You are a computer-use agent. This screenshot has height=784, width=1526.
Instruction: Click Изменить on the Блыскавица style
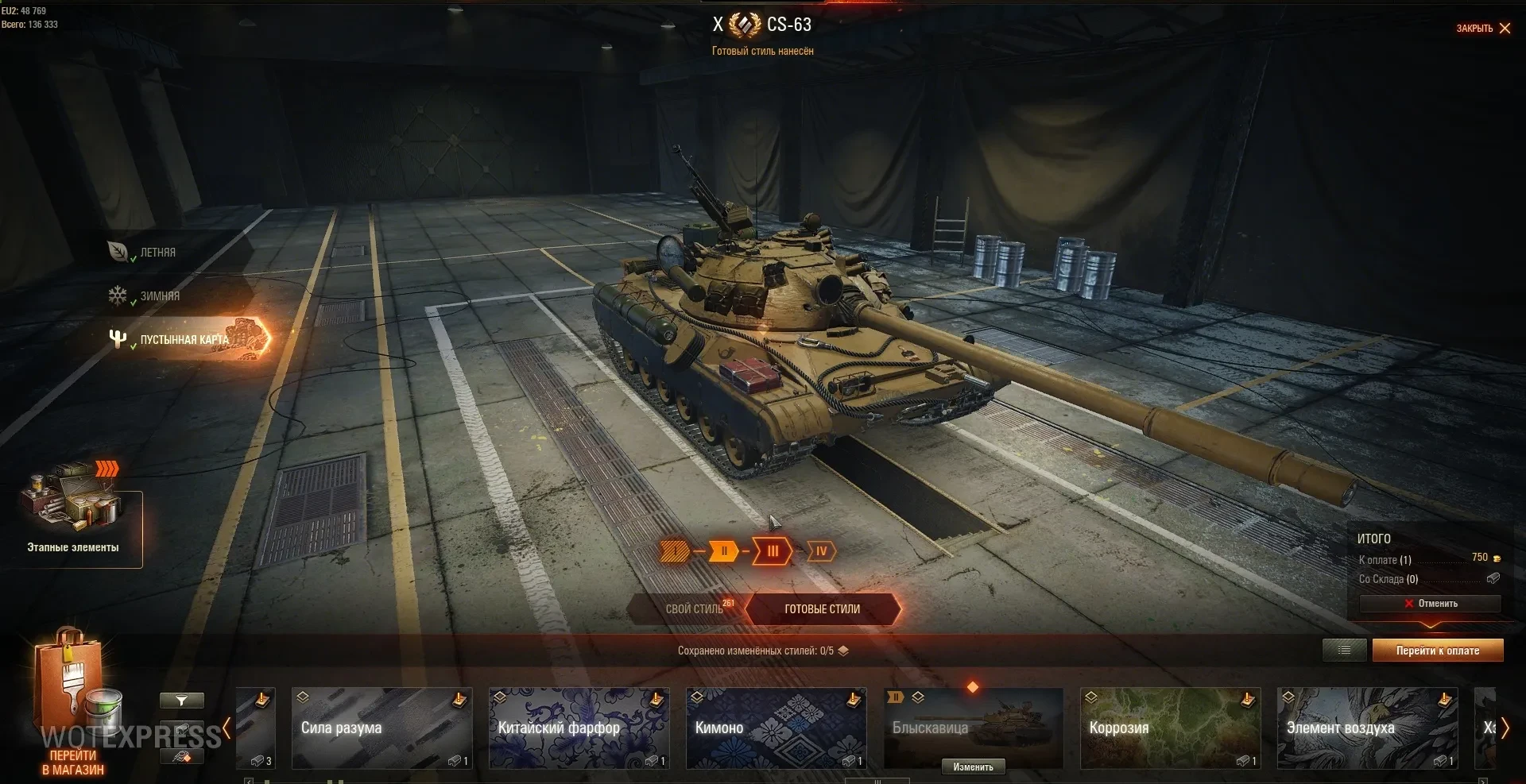click(x=973, y=767)
